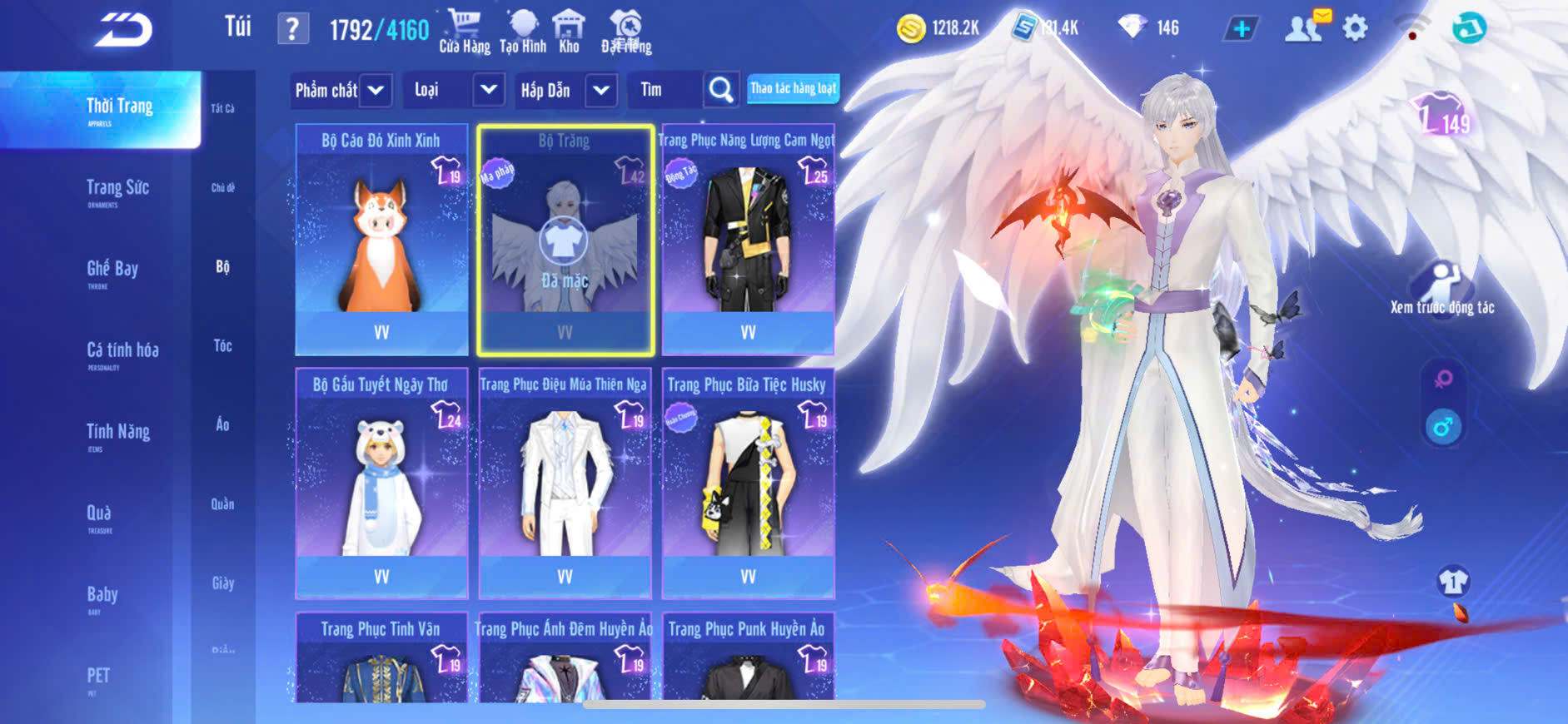1568x724 pixels.
Task: Switch to the Trang Sức tab
Action: 117,188
